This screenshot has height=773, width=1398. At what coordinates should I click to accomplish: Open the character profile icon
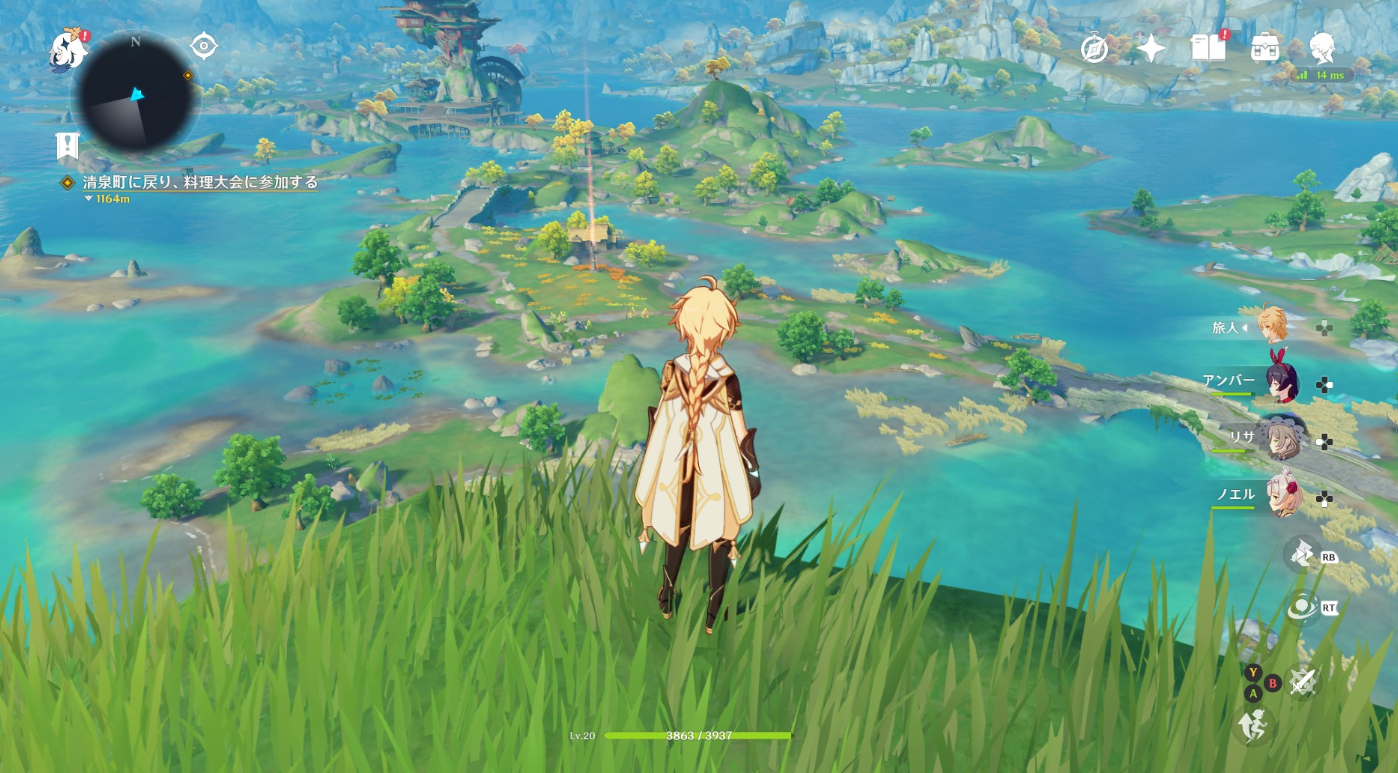pos(1322,47)
